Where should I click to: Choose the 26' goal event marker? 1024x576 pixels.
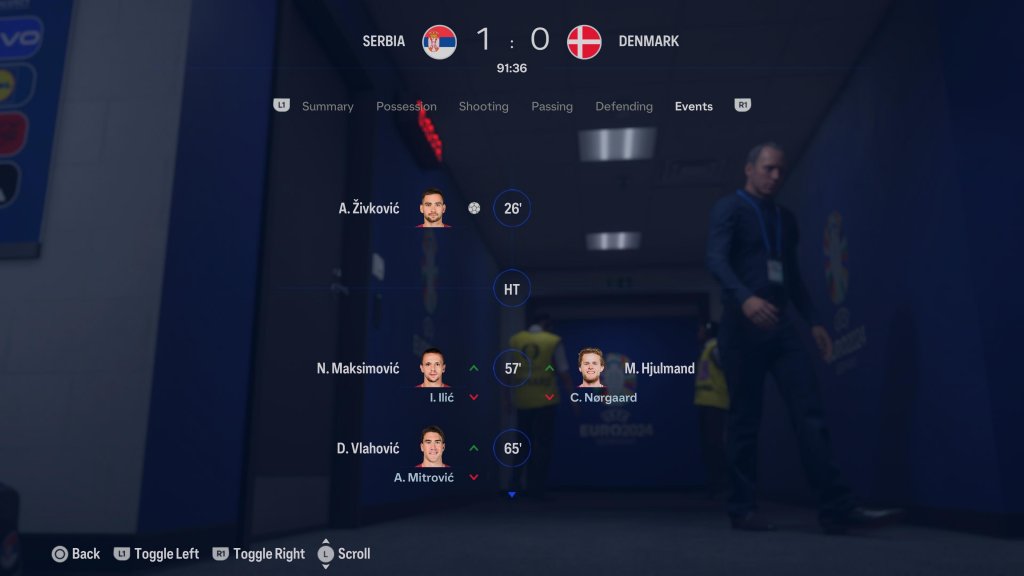512,208
